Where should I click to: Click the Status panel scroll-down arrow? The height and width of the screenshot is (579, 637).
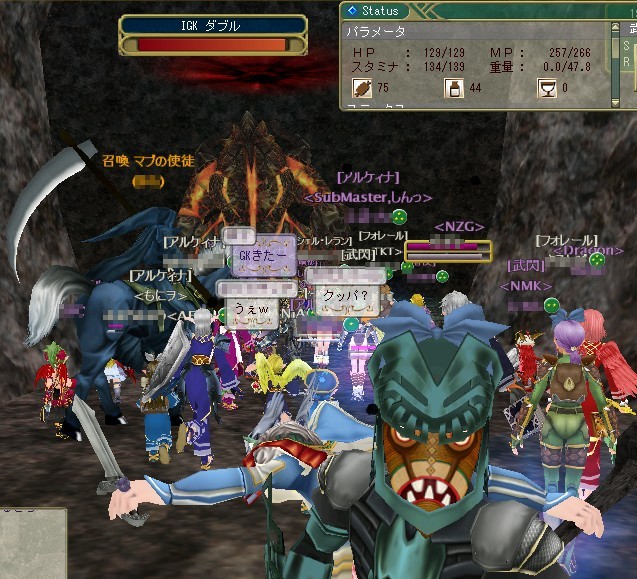point(615,101)
